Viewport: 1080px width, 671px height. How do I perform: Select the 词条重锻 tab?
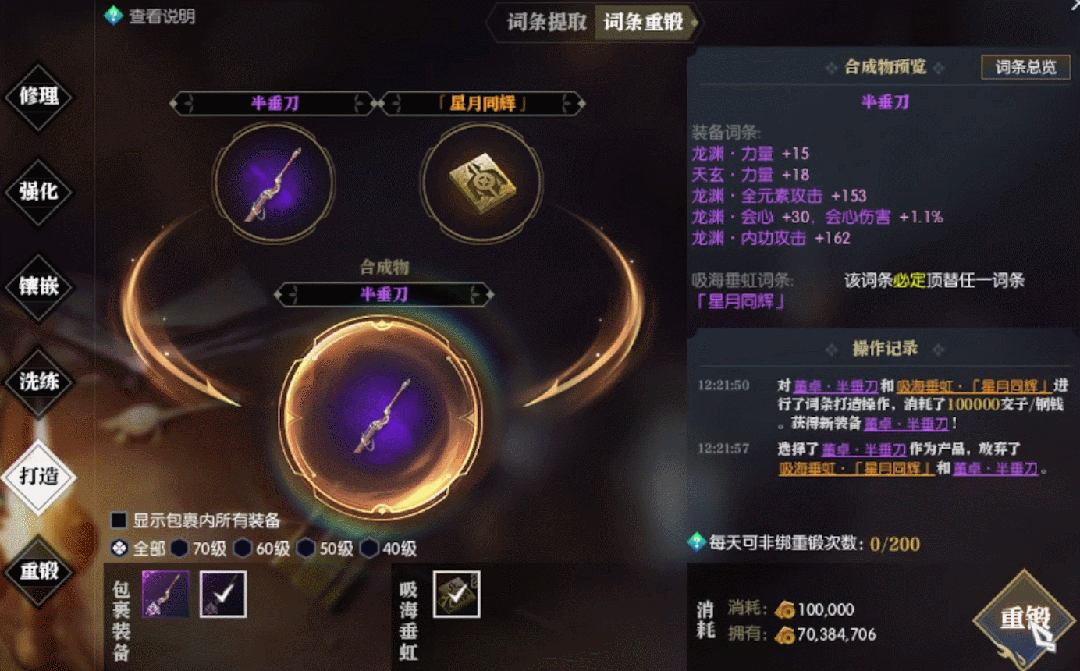[643, 22]
